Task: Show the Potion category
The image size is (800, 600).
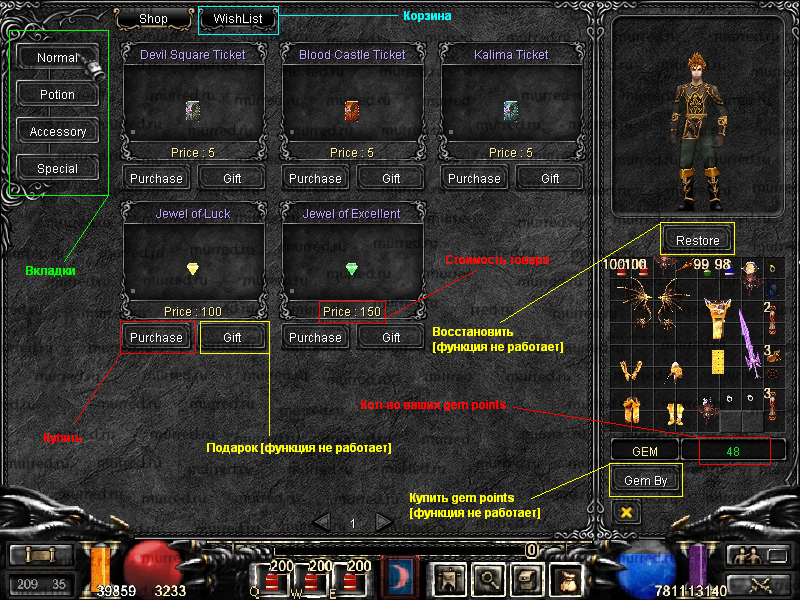Action: point(57,95)
